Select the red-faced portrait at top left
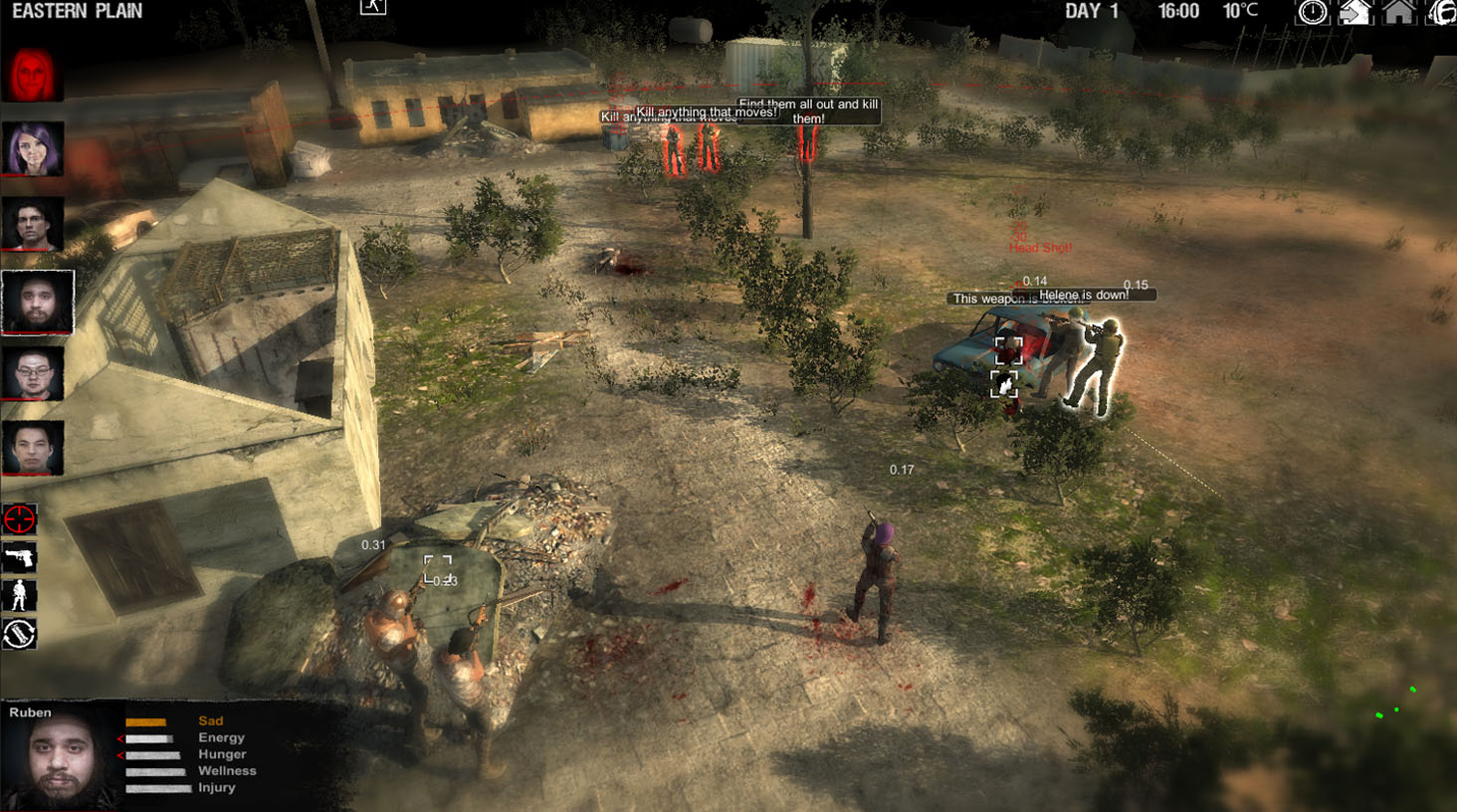The width and height of the screenshot is (1457, 812). pos(33,70)
